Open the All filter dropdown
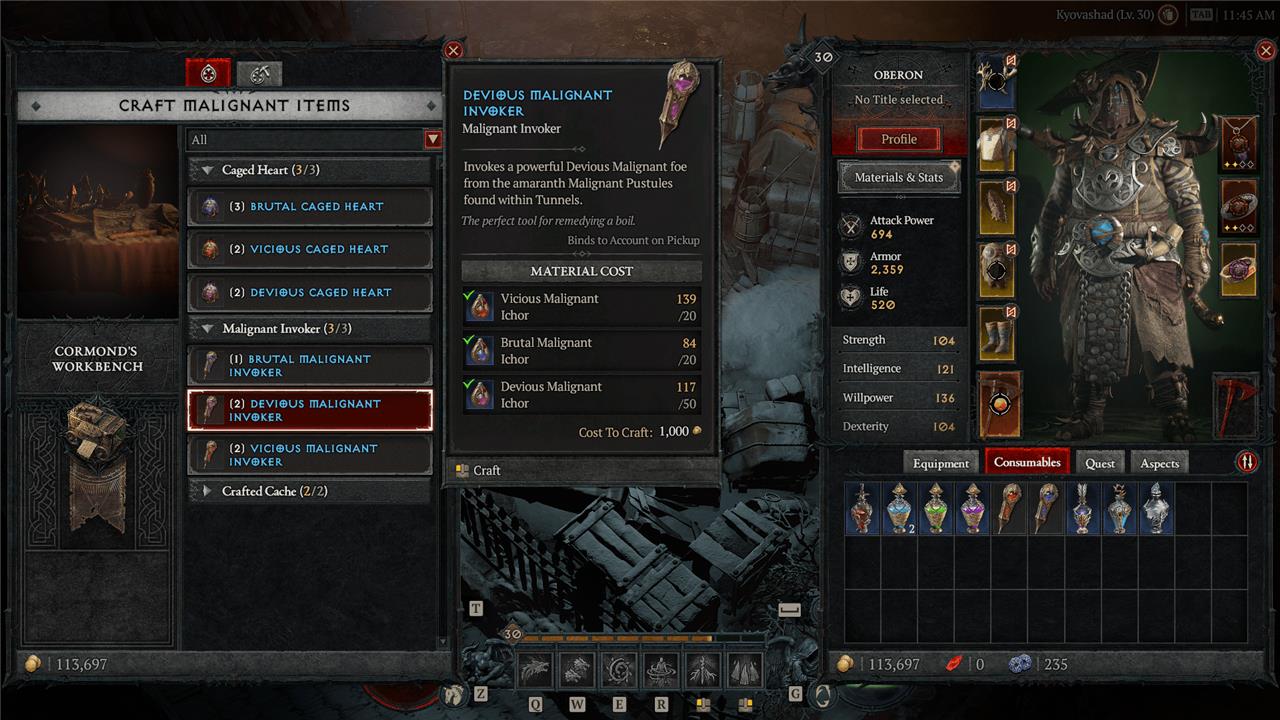Viewport: 1280px width, 720px height. (x=432, y=140)
